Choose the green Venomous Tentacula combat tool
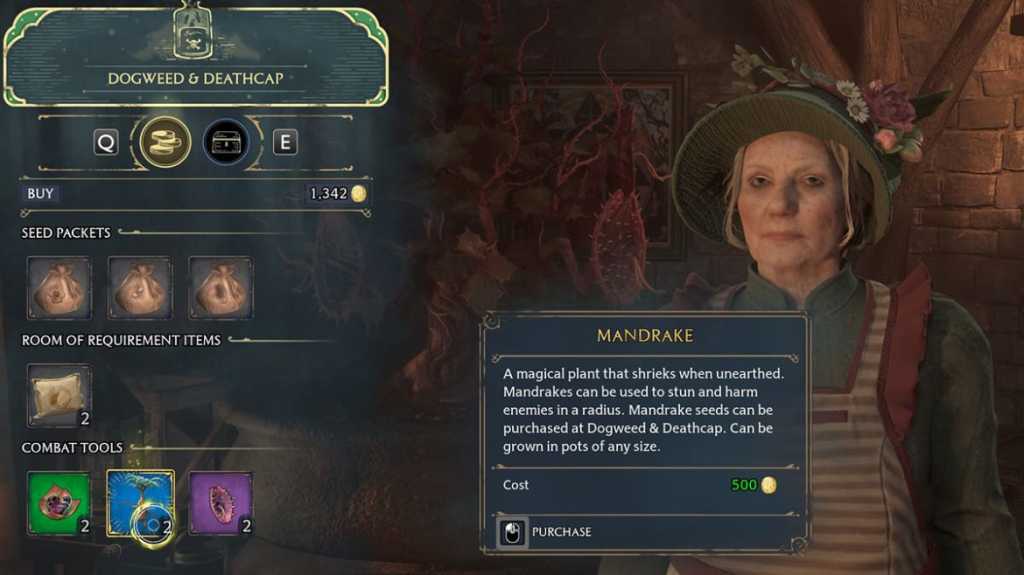Viewport: 1024px width, 575px height. click(x=59, y=503)
